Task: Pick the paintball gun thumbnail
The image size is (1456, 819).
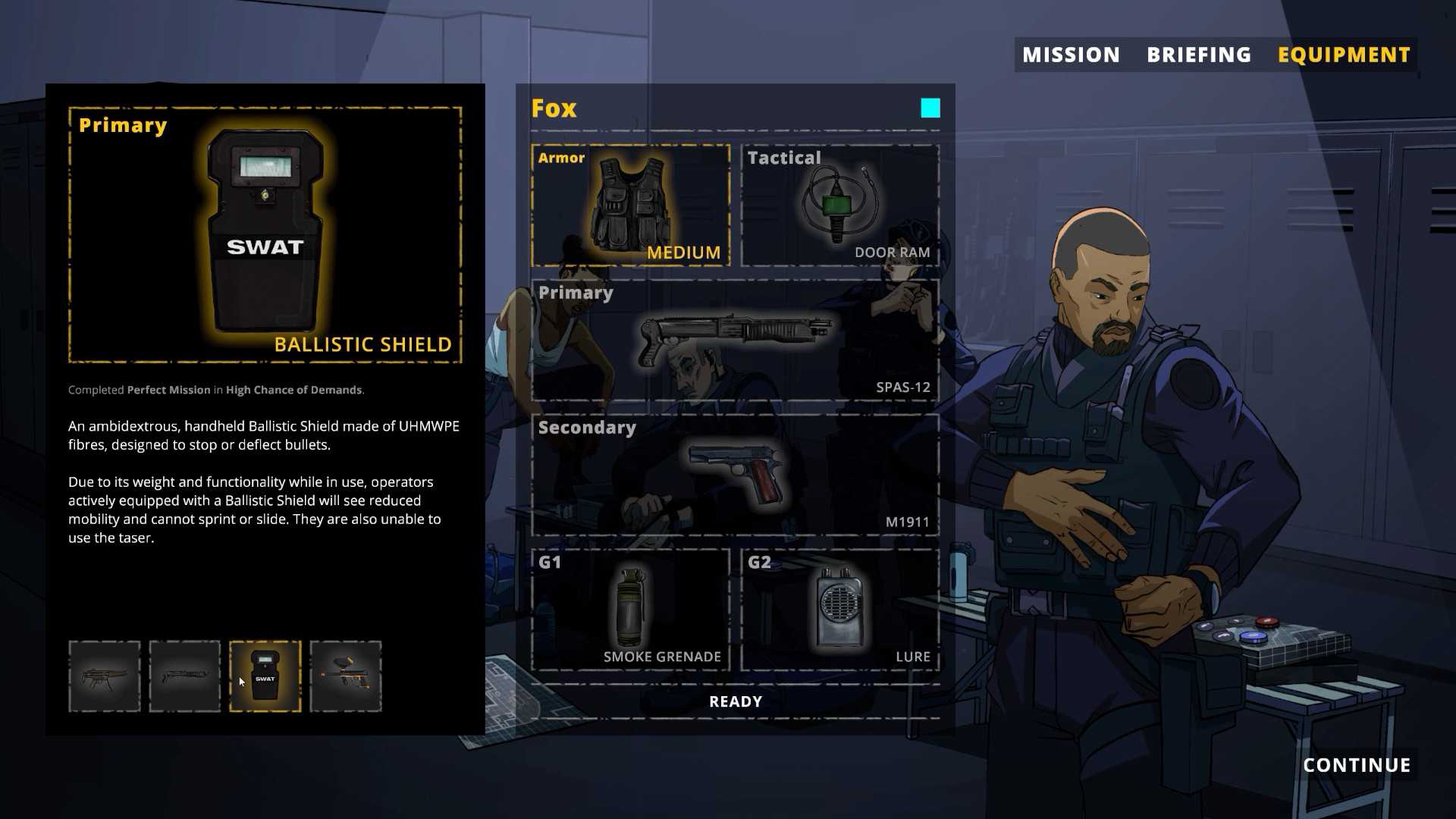Action: (x=346, y=676)
